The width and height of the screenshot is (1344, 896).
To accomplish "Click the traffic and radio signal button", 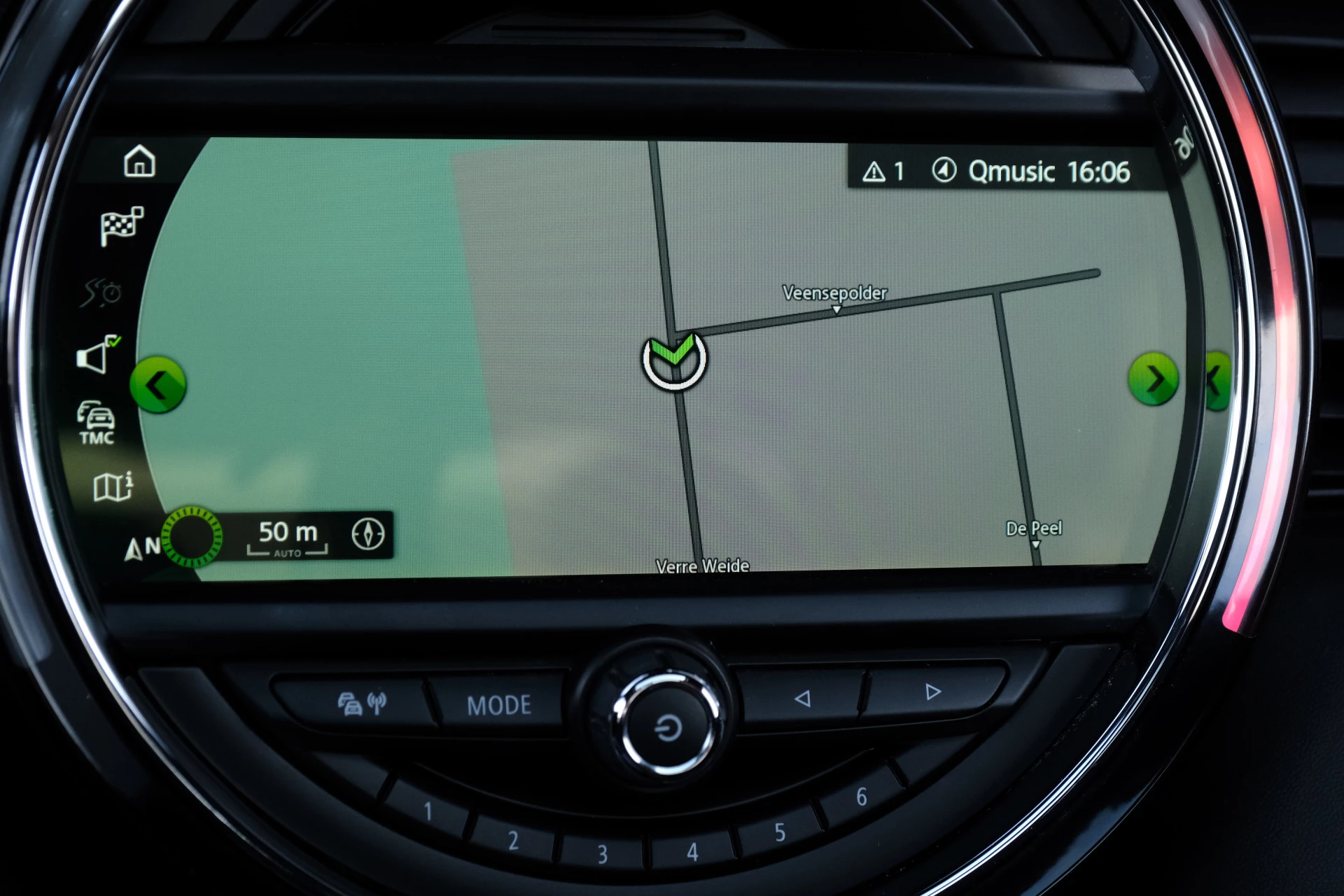I will click(x=362, y=703).
